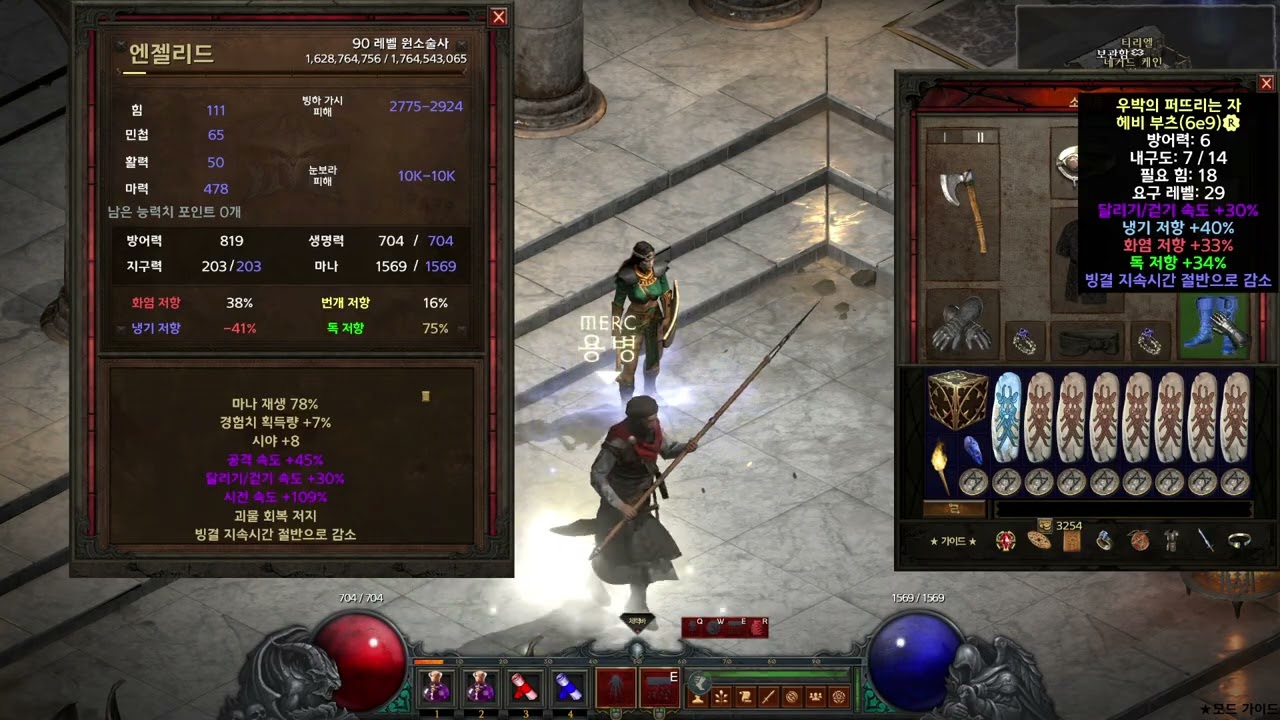
Task: Select the equipped axe weapon slot
Action: point(962,210)
